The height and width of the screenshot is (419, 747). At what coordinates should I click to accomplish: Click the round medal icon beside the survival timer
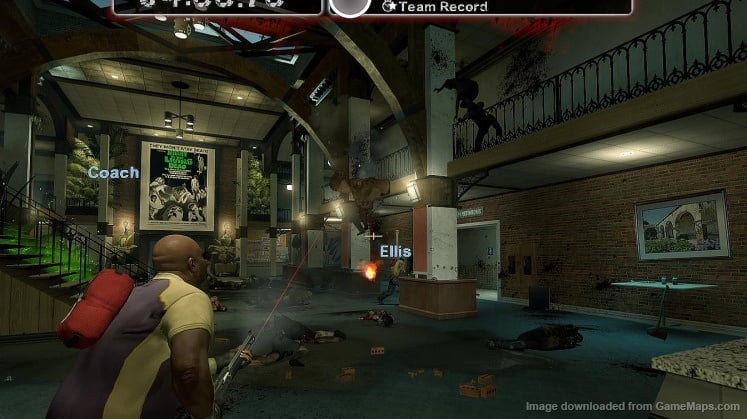point(347,5)
